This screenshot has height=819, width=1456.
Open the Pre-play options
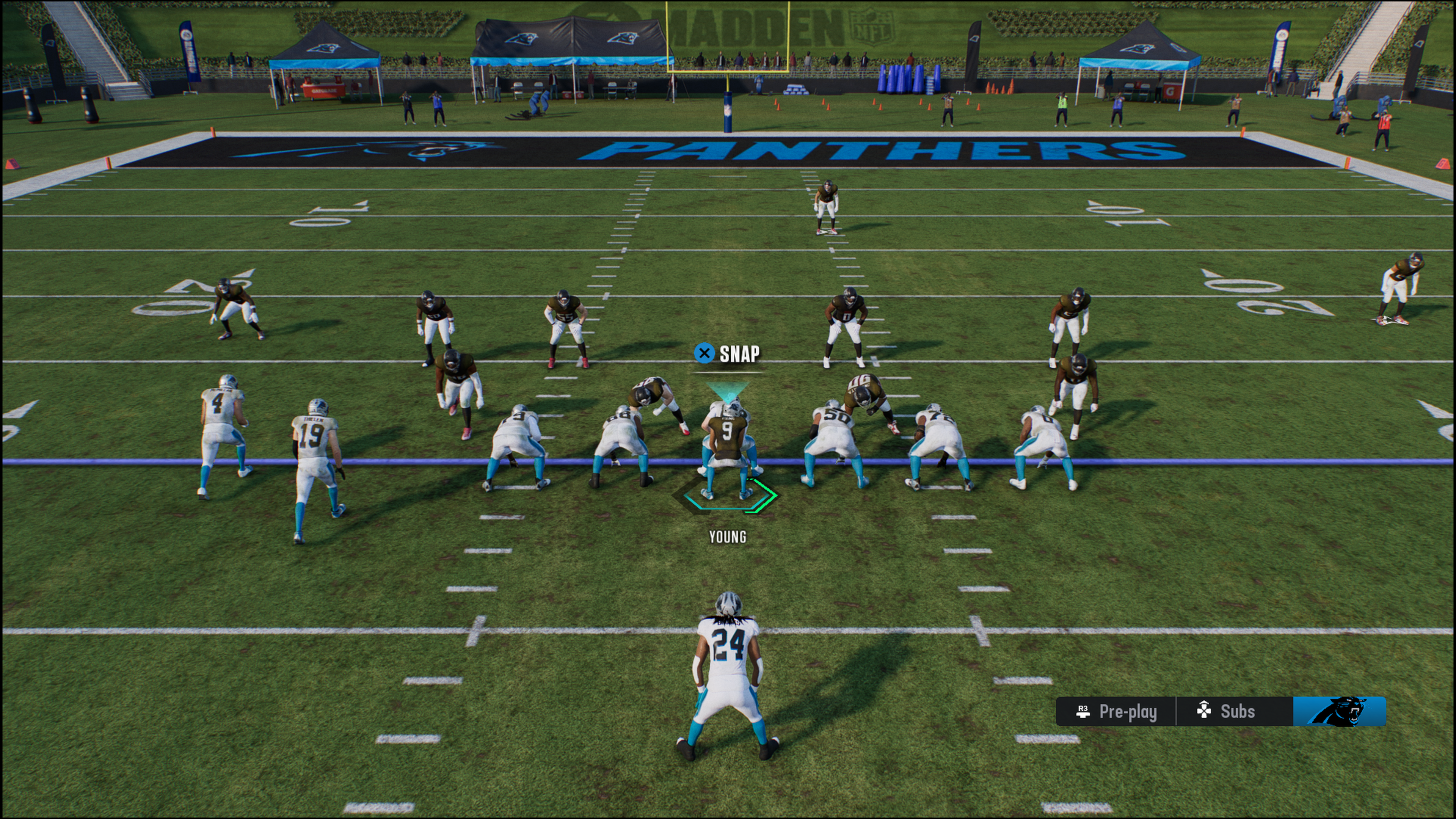(x=1116, y=711)
